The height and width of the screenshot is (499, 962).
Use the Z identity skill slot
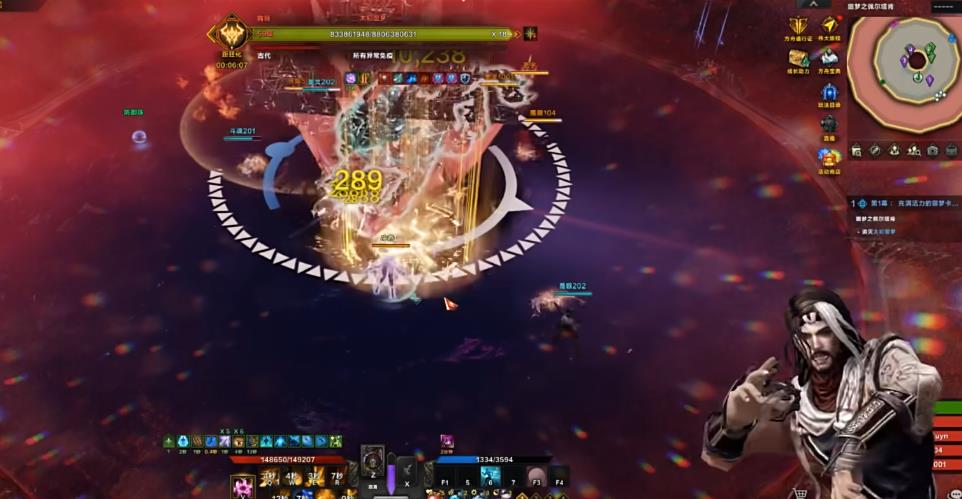click(x=372, y=462)
